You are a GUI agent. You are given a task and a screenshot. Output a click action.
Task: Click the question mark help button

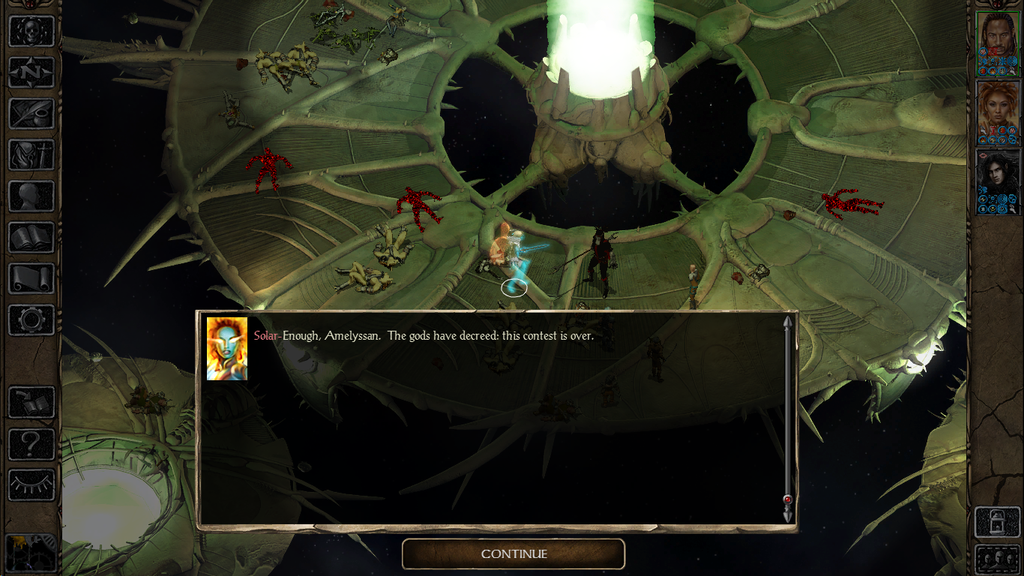31,443
